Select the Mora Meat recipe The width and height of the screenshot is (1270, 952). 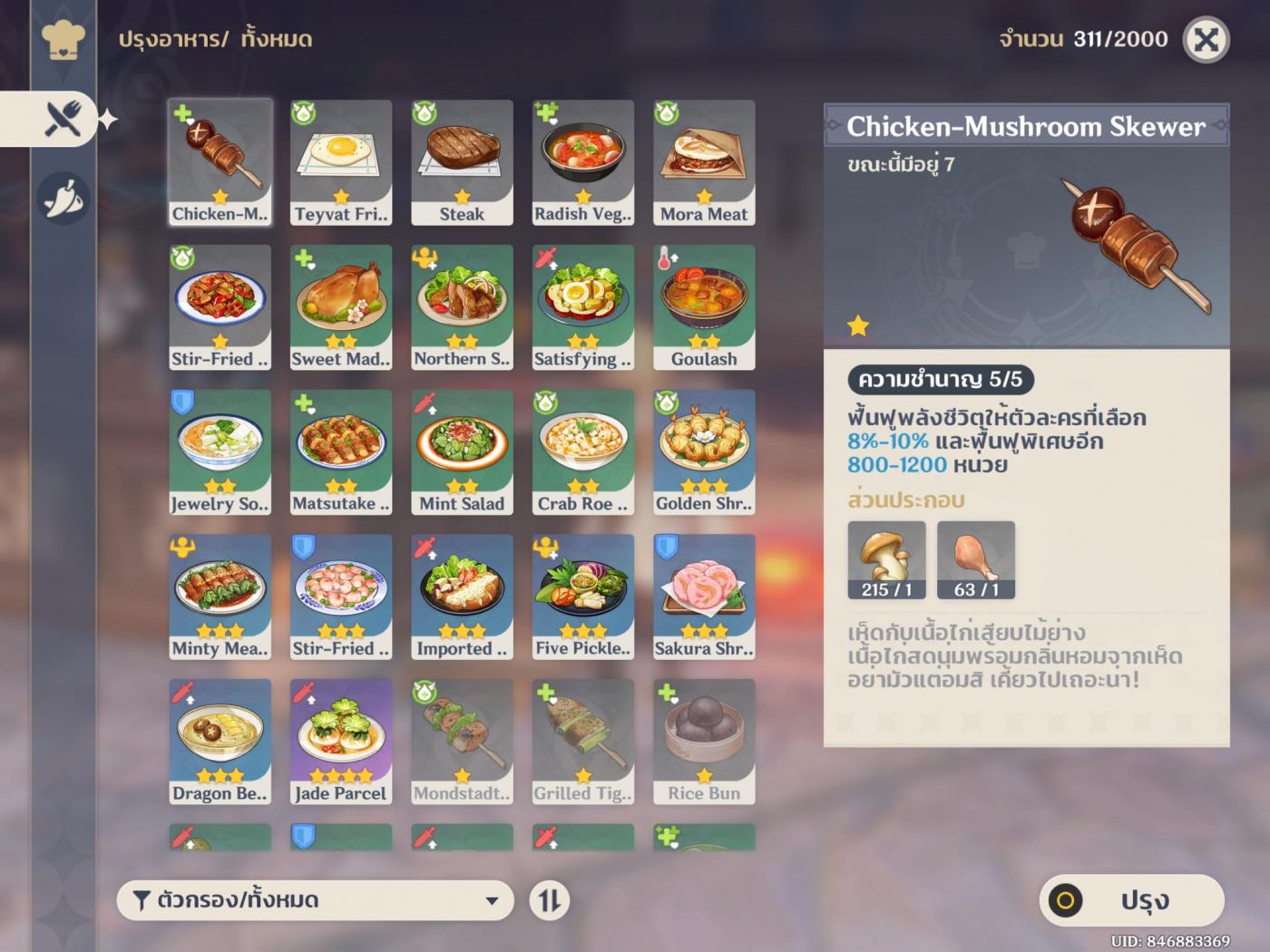[704, 162]
